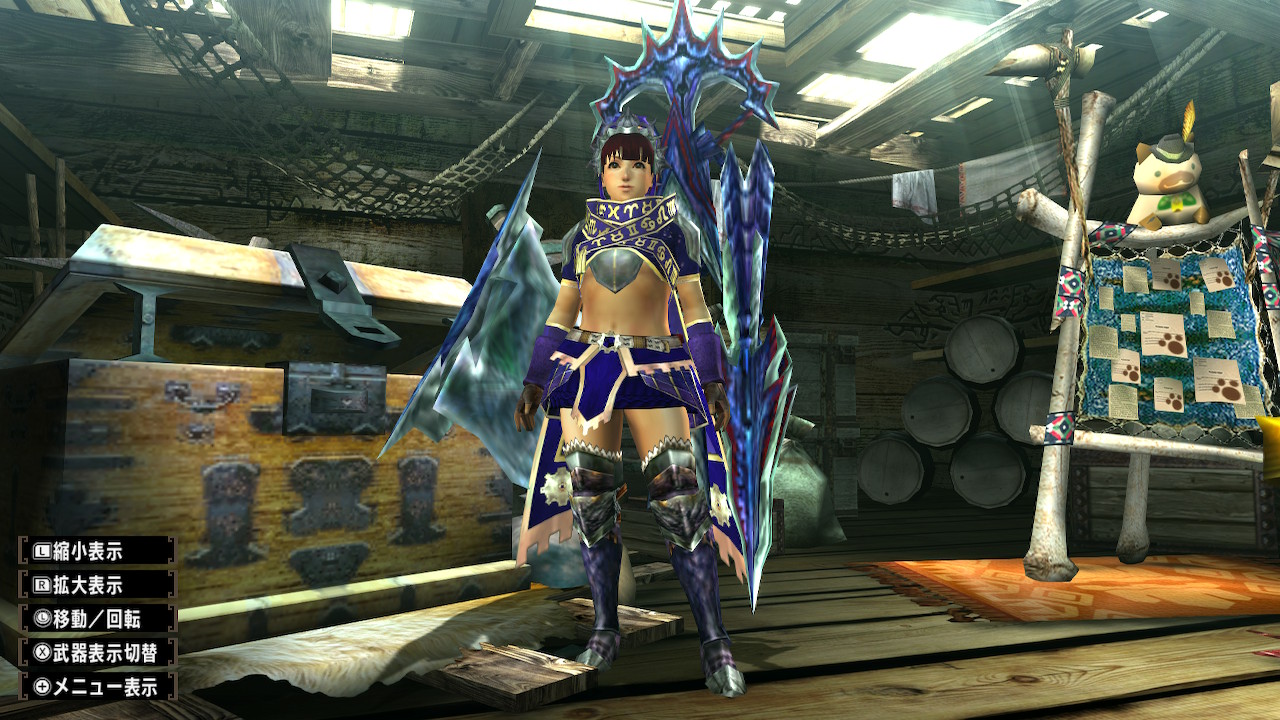Toggle zoomed-out view with 縮小表示
The height and width of the screenshot is (720, 1280).
95,550
